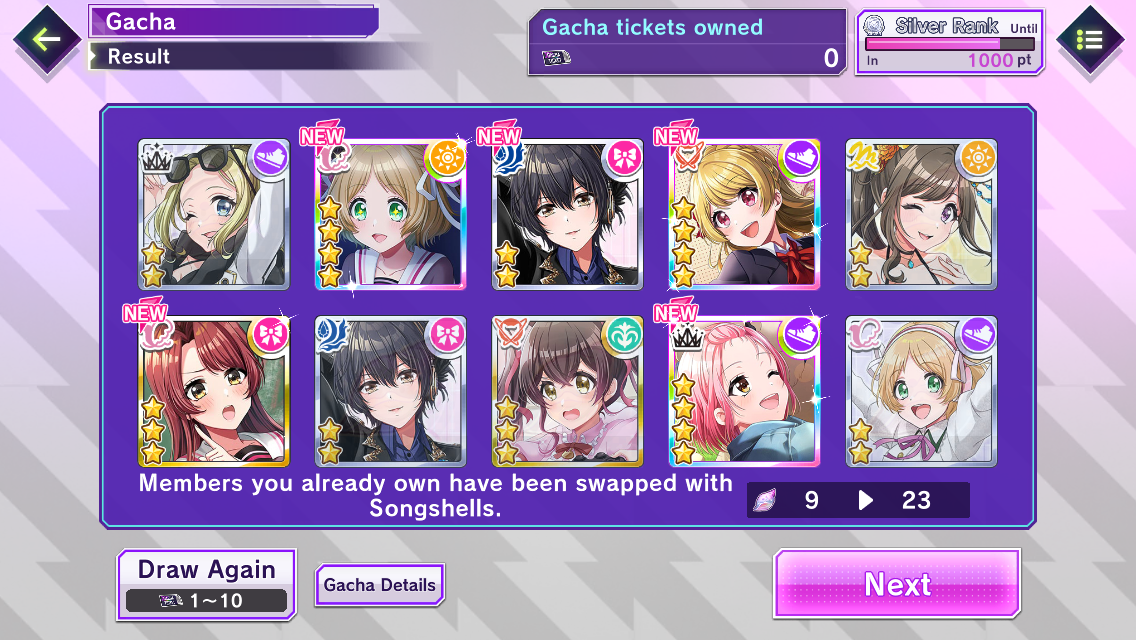This screenshot has width=1136, height=640.
Task: Click the Draw Again button
Action: [x=207, y=583]
